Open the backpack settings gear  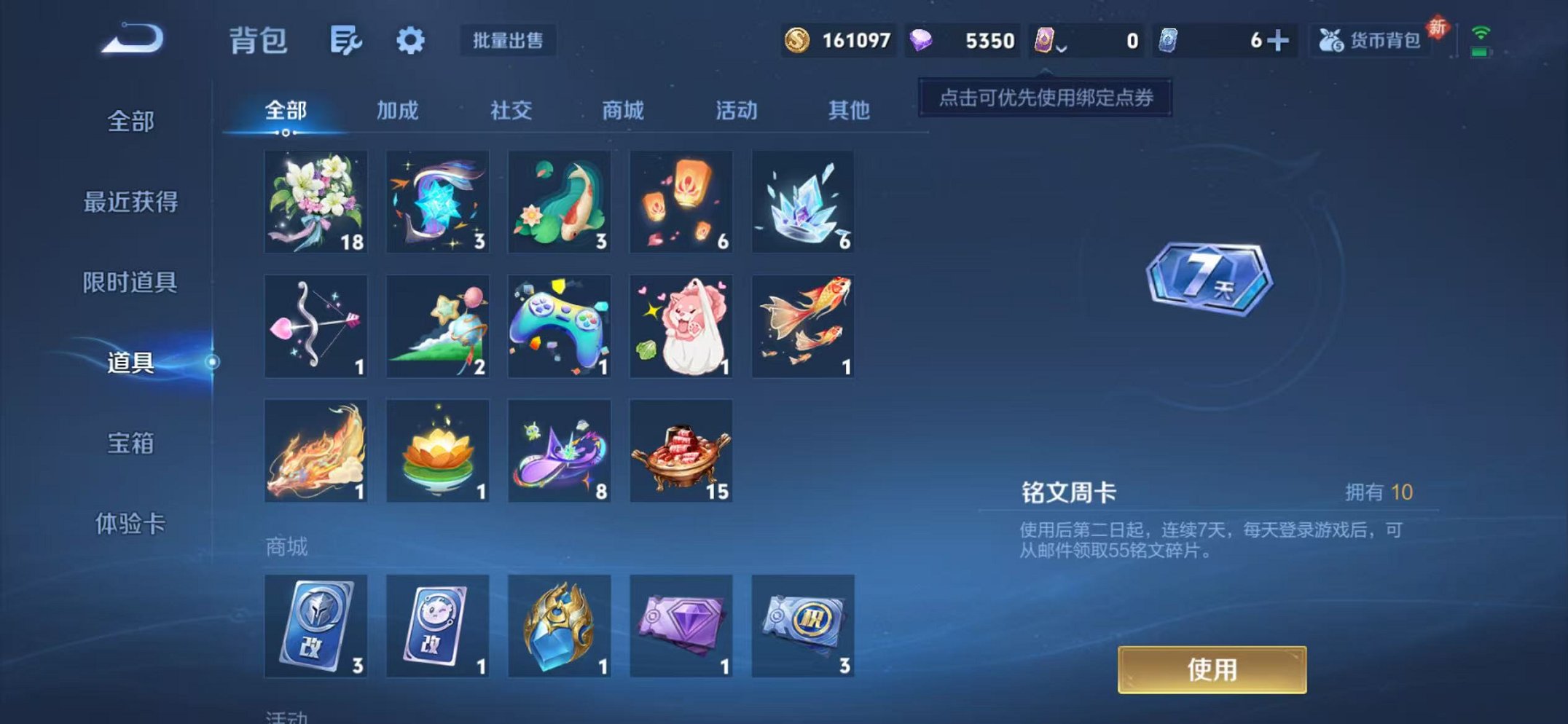410,42
